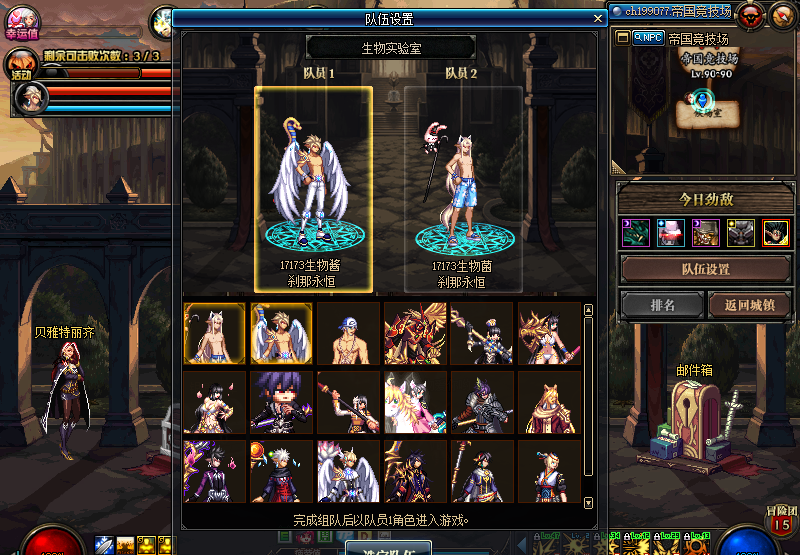Open the red skull emblem icon
The height and width of the screenshot is (555, 800).
point(751,13)
